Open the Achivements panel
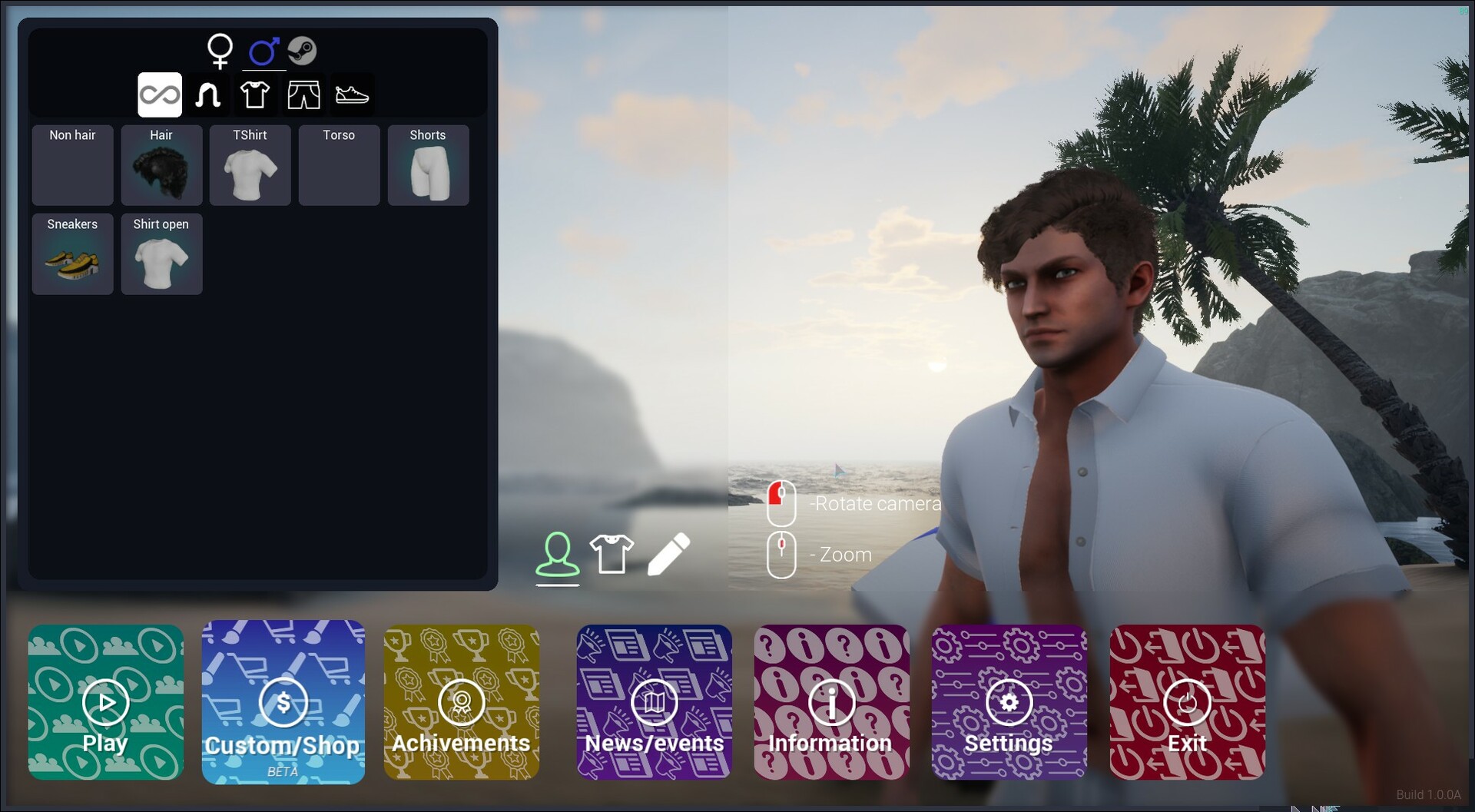The image size is (1475, 812). (461, 702)
